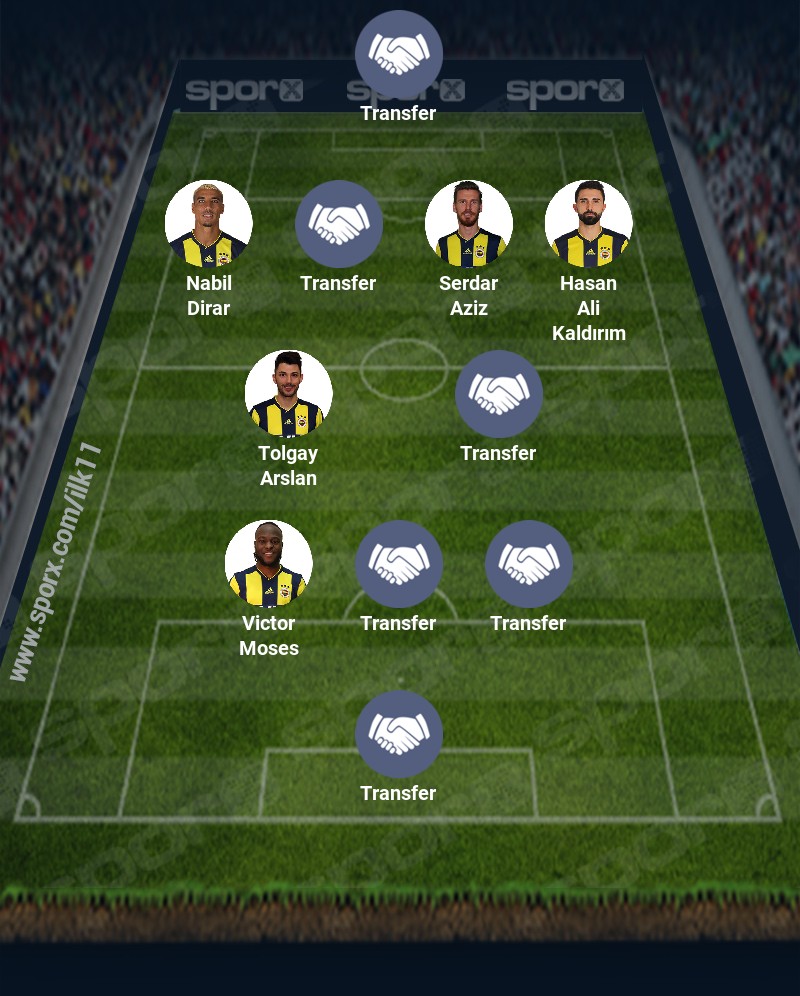Choose Serdar Aziz in the defense line
This screenshot has height=996, width=800.
(x=468, y=224)
